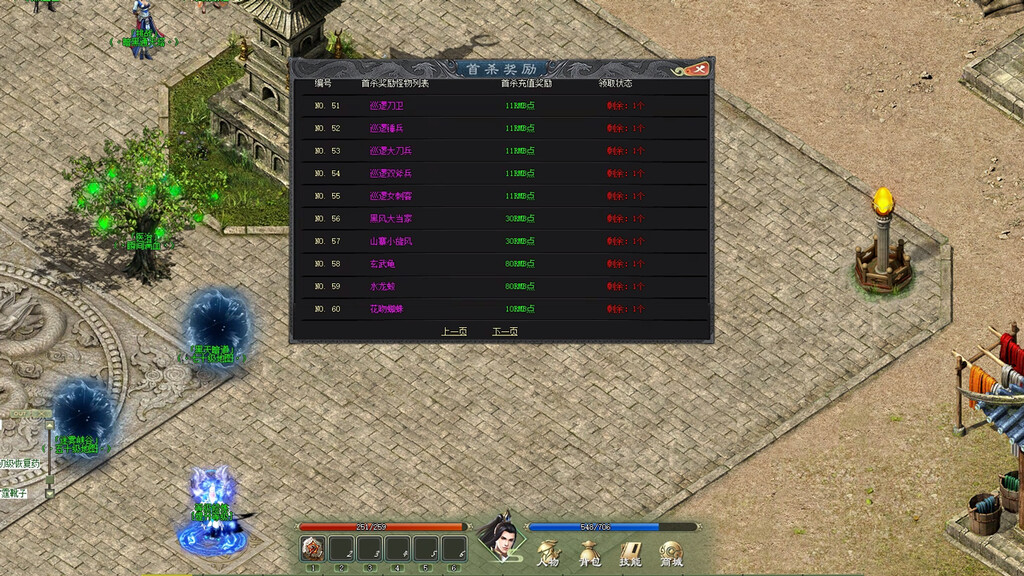Open the 背包 backpack

(x=589, y=552)
